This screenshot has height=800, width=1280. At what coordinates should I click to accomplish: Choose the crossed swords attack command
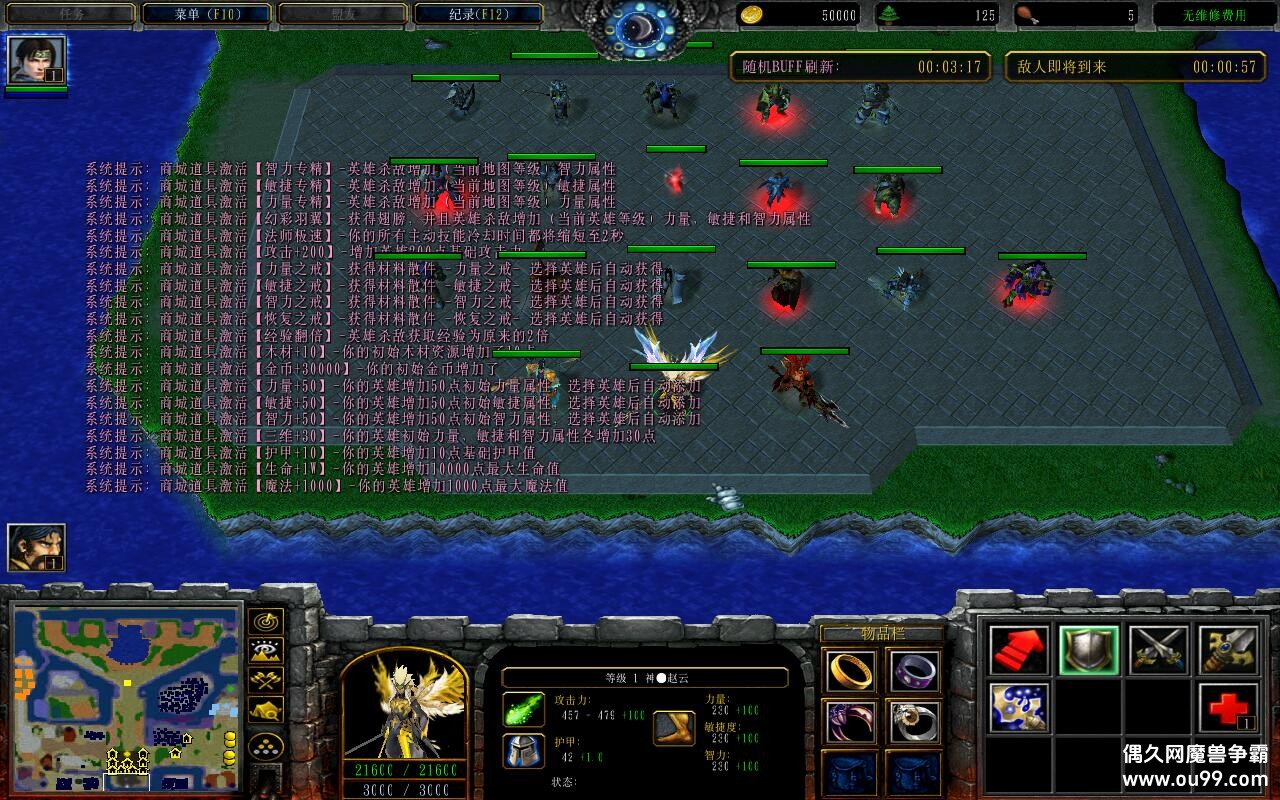coord(1158,650)
